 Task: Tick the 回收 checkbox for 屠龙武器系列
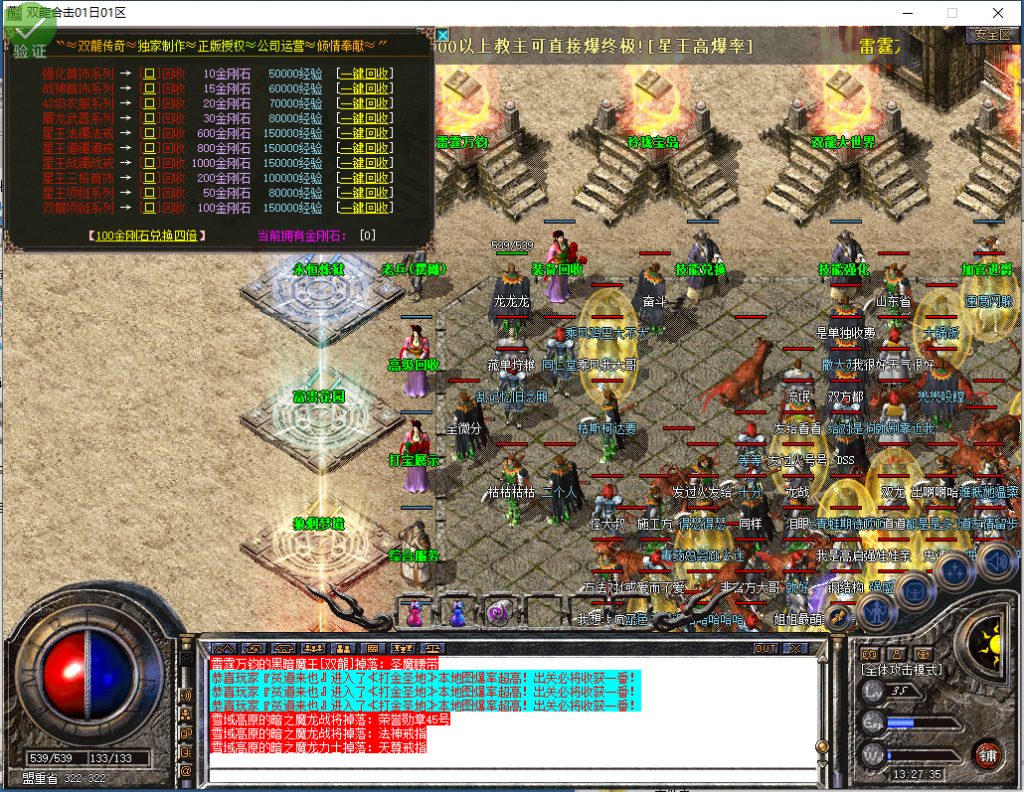coord(149,118)
